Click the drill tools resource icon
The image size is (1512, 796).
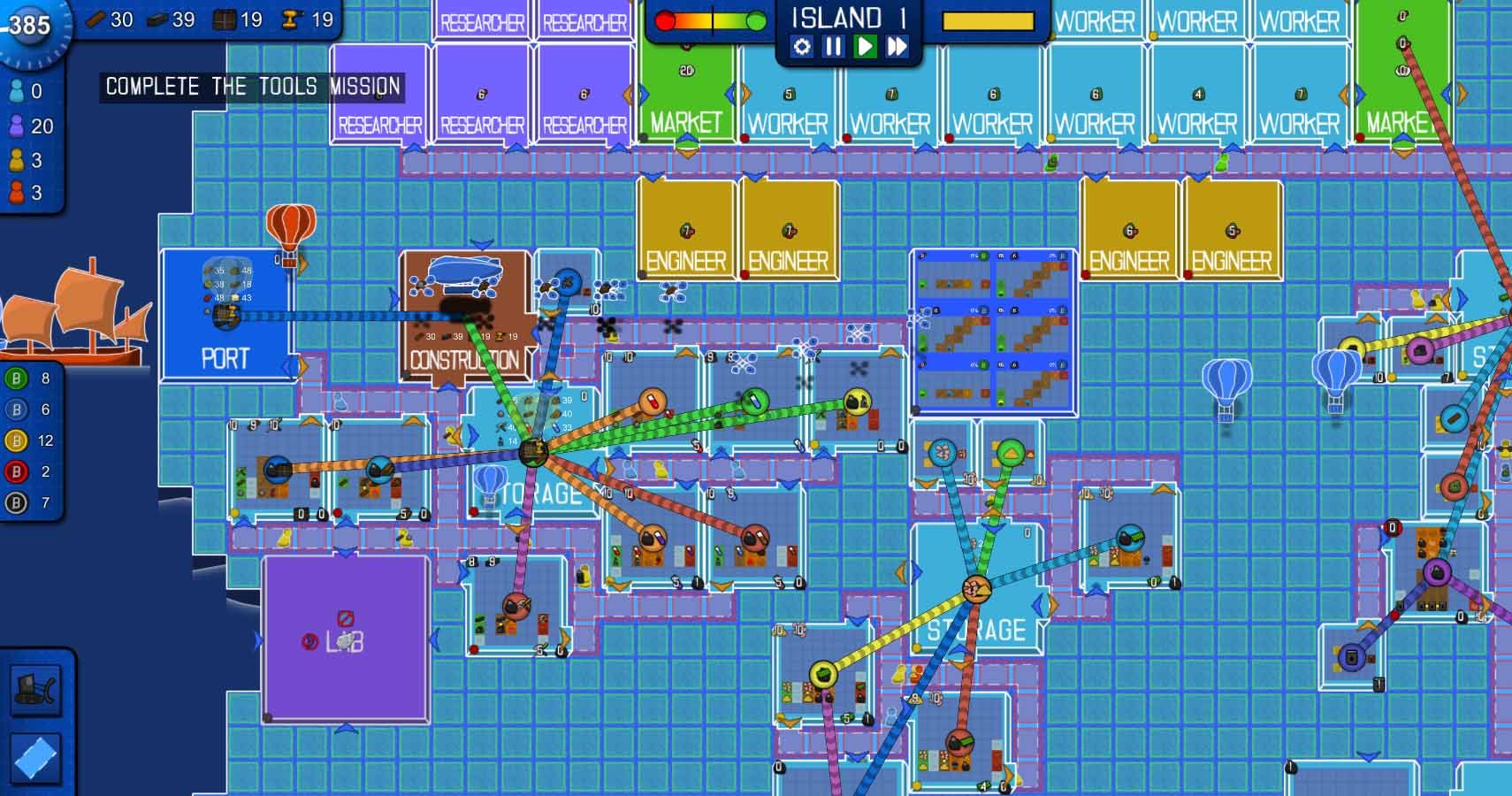[291, 18]
